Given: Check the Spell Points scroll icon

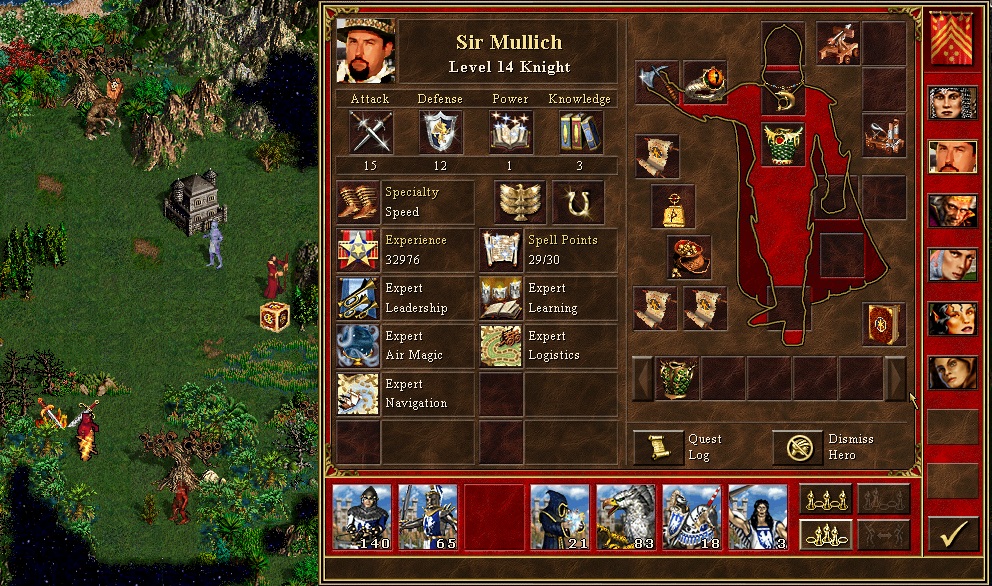Looking at the screenshot, I should coord(501,250).
